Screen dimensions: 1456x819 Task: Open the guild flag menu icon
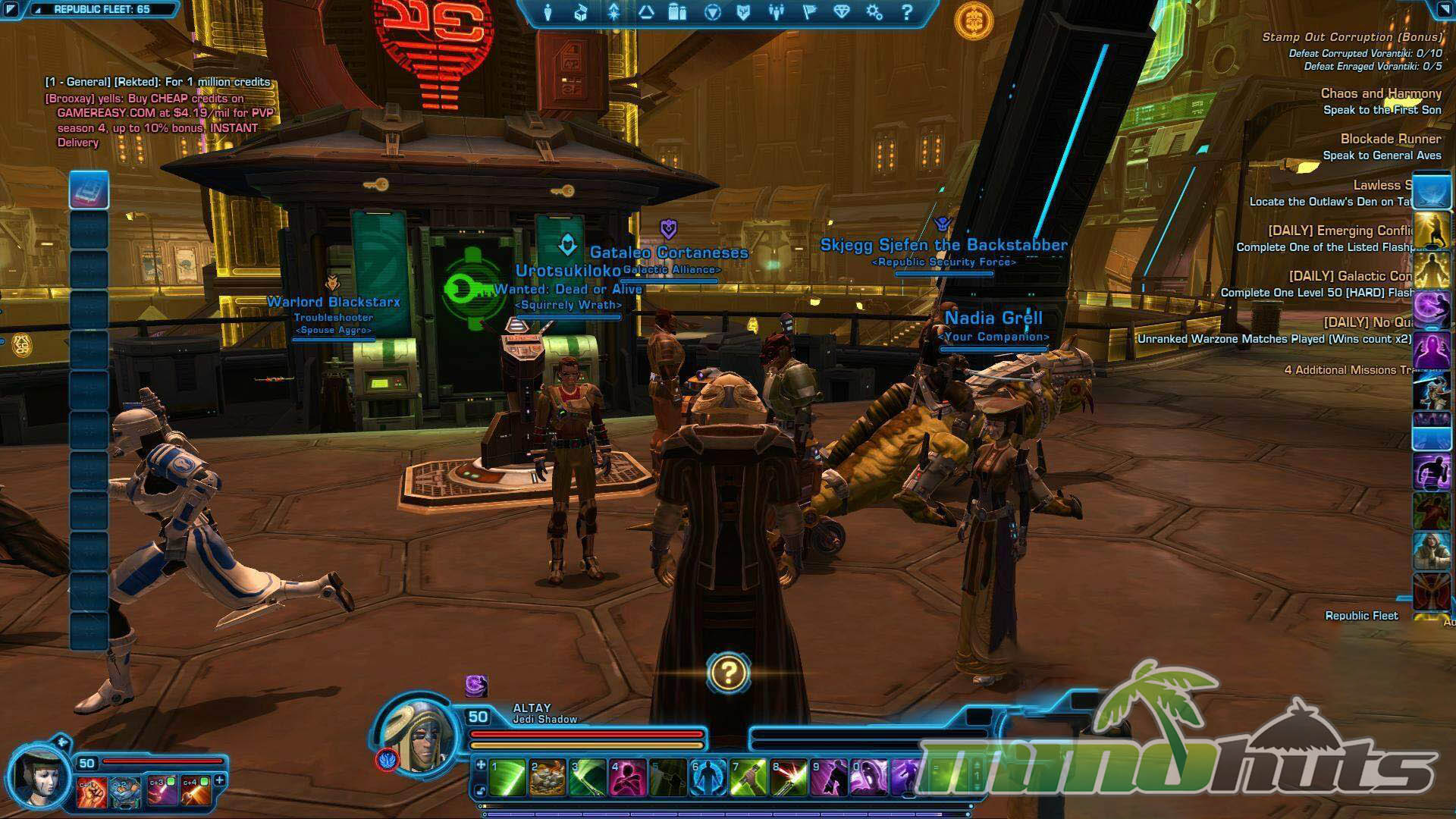click(809, 13)
